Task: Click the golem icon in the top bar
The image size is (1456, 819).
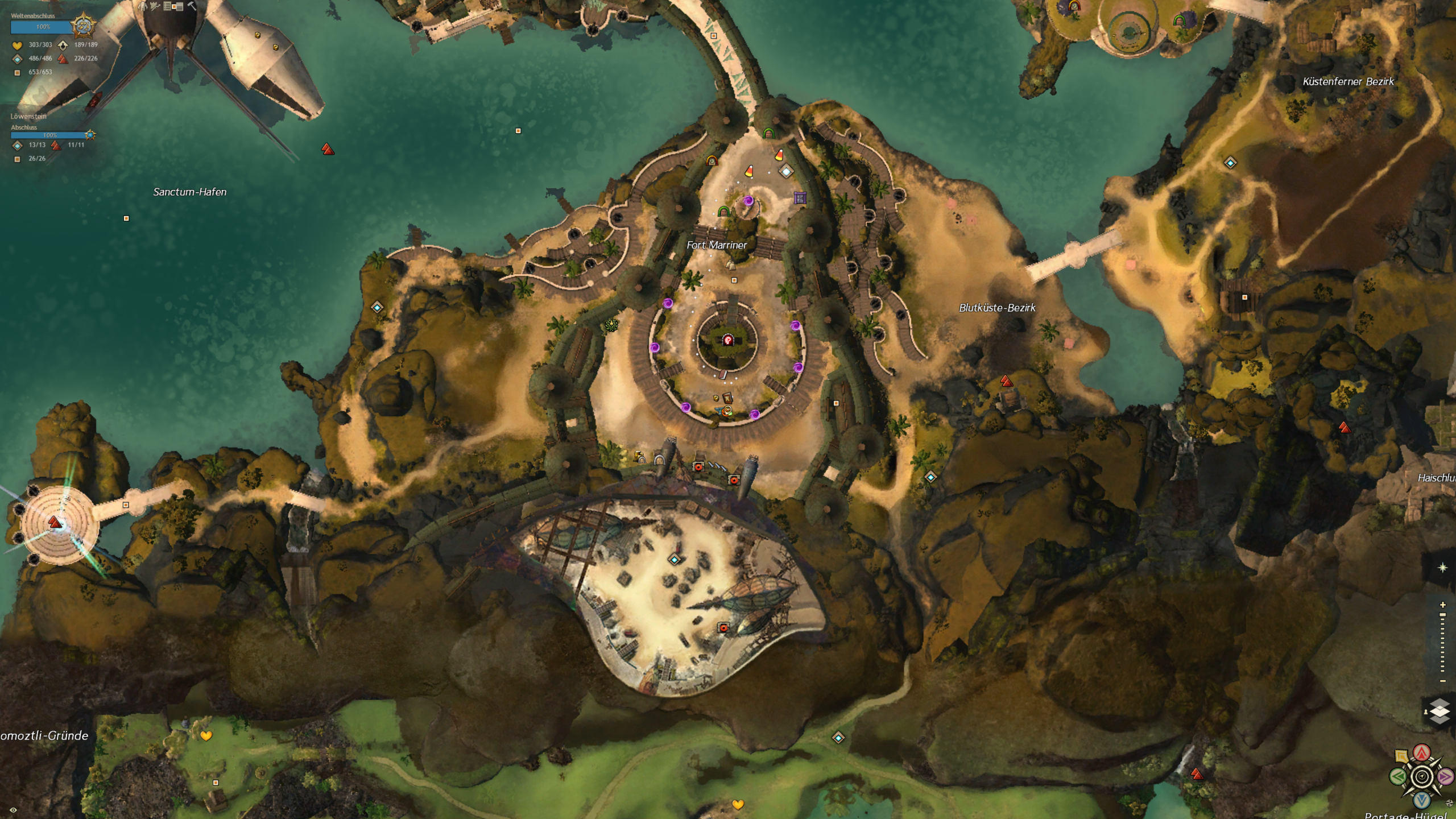Action: click(x=142, y=6)
